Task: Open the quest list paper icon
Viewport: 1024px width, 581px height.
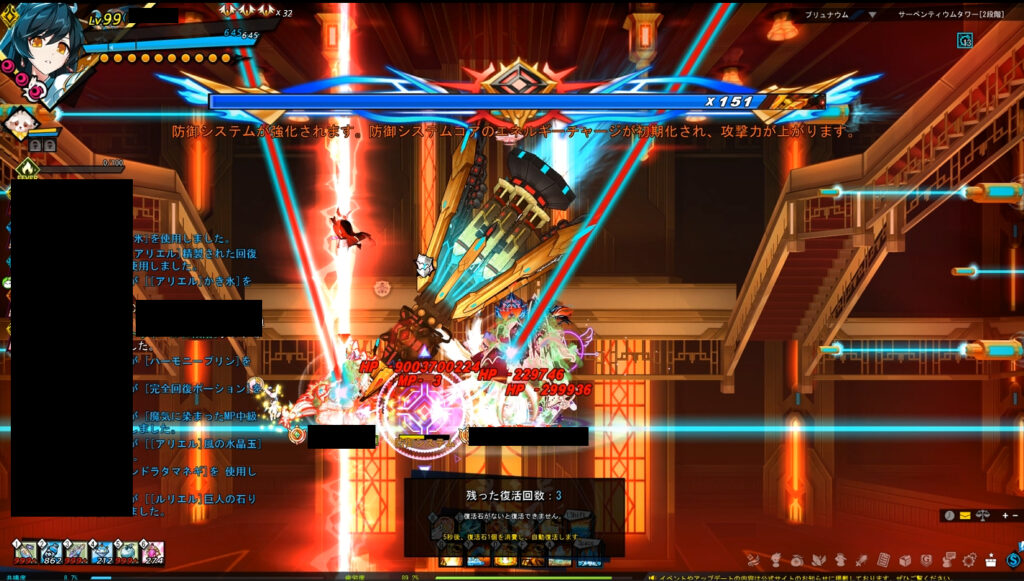Action: tap(884, 559)
